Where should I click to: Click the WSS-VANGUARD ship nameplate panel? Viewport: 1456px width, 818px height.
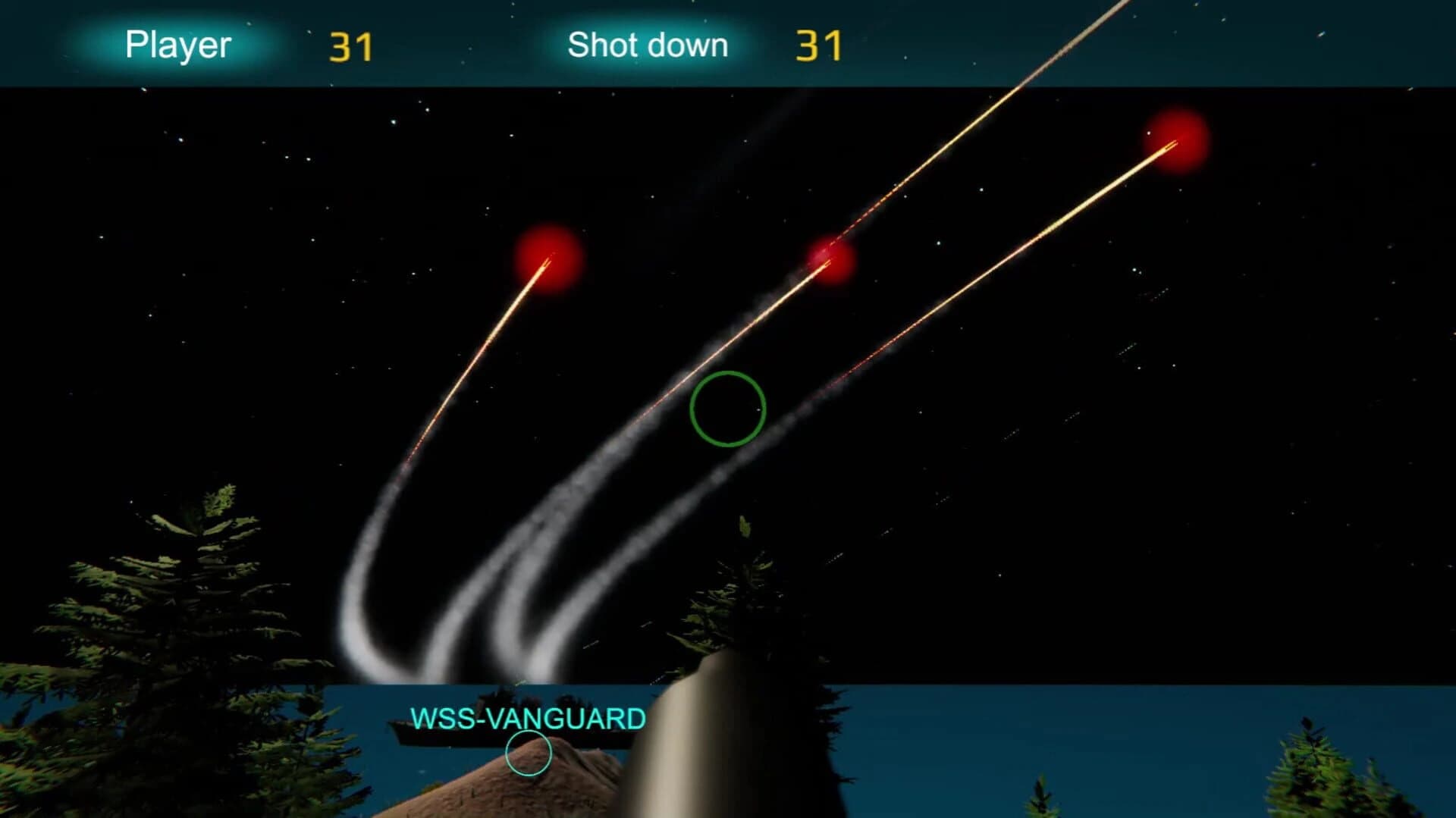click(523, 720)
